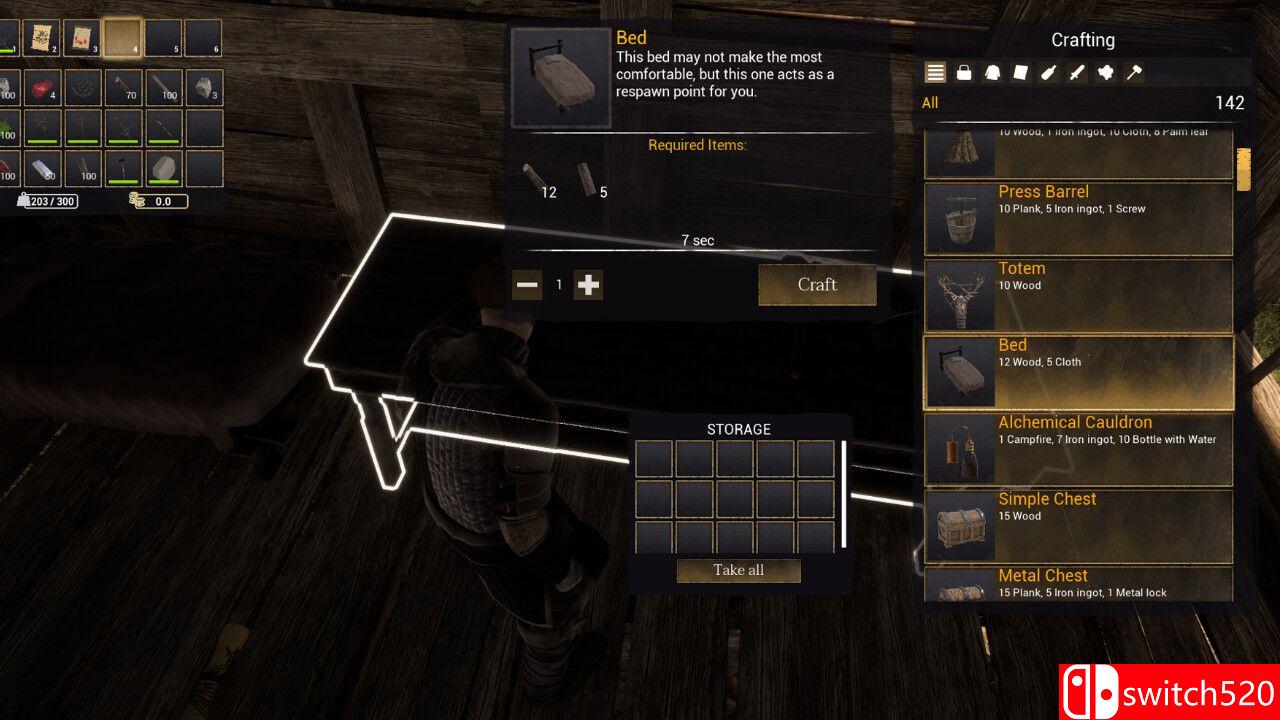The image size is (1280, 720).
Task: Open the Simple Chest recipe
Action: tap(1078, 526)
